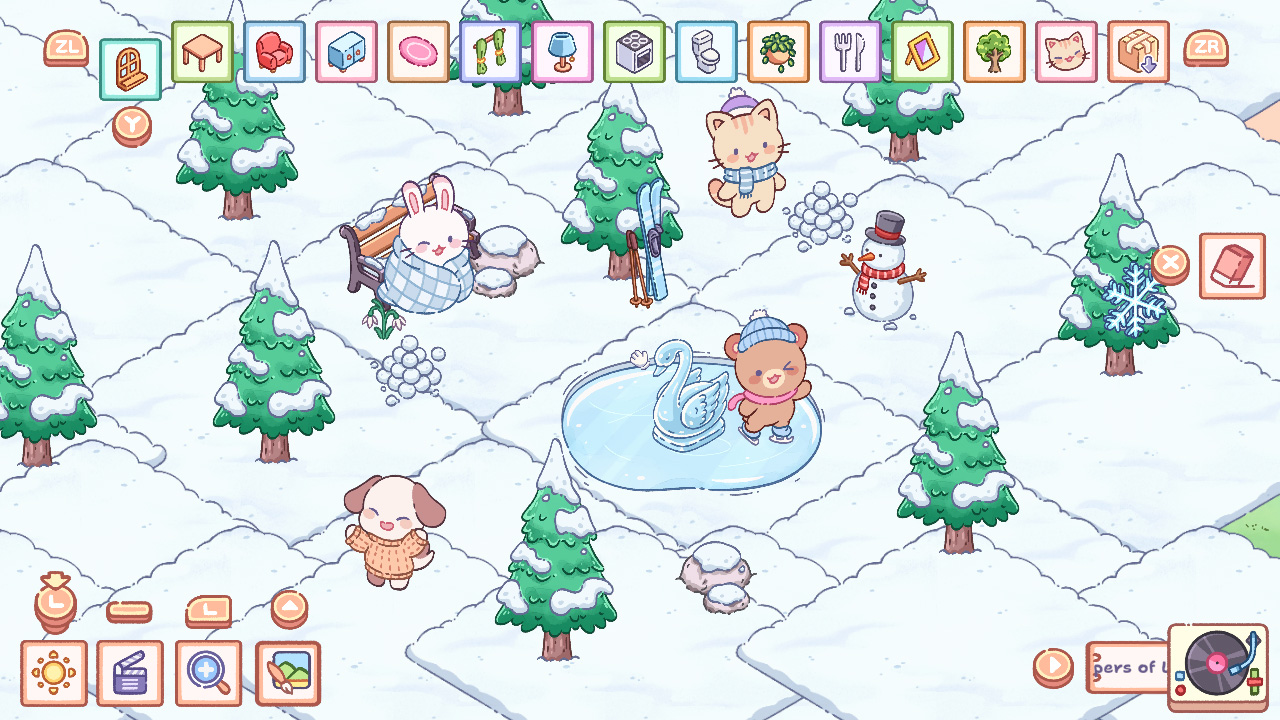Open the cat character category
Viewport: 1280px width, 720px height.
(x=1066, y=55)
